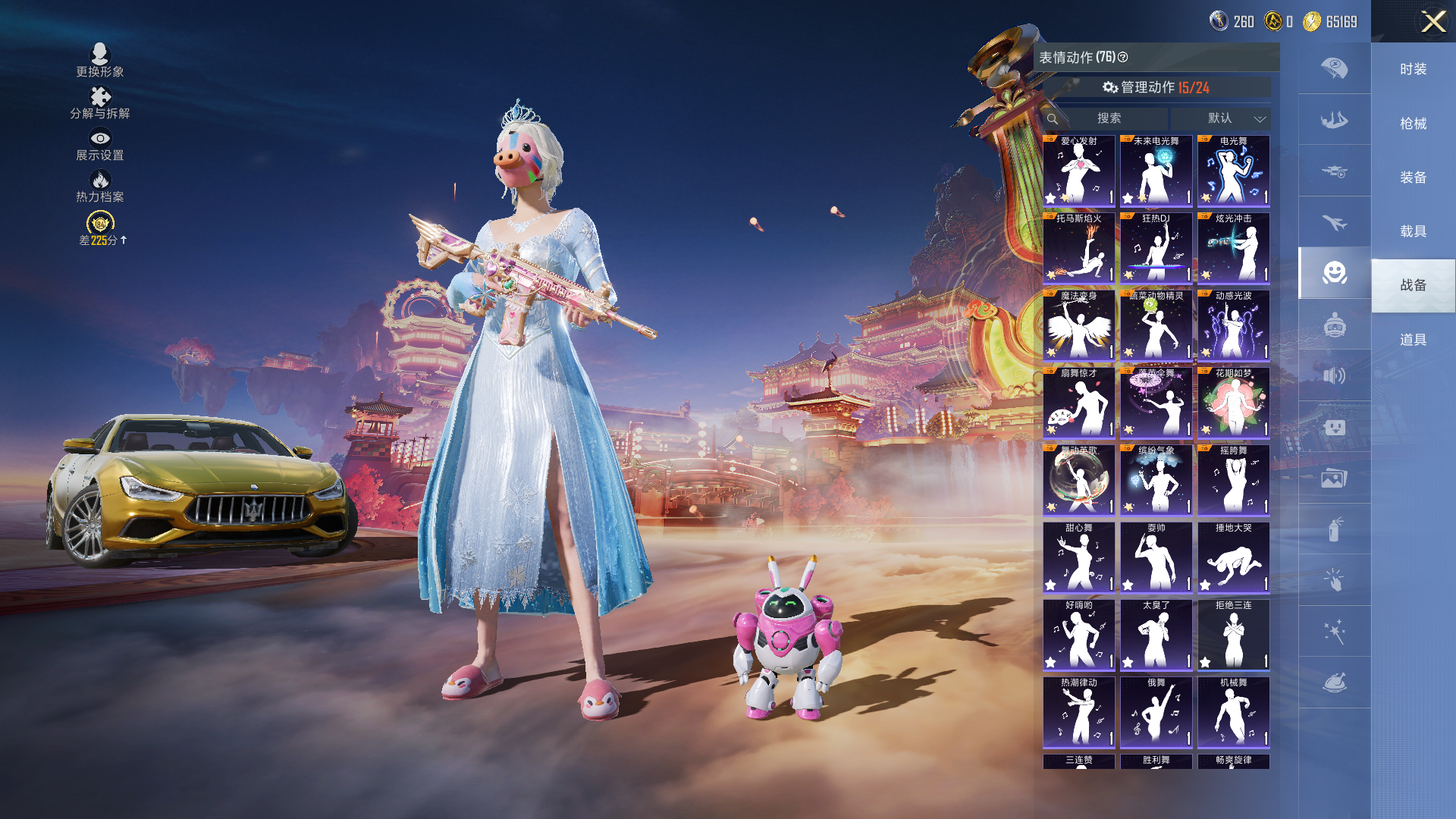
Task: Open the 枪械 category
Action: (1413, 124)
